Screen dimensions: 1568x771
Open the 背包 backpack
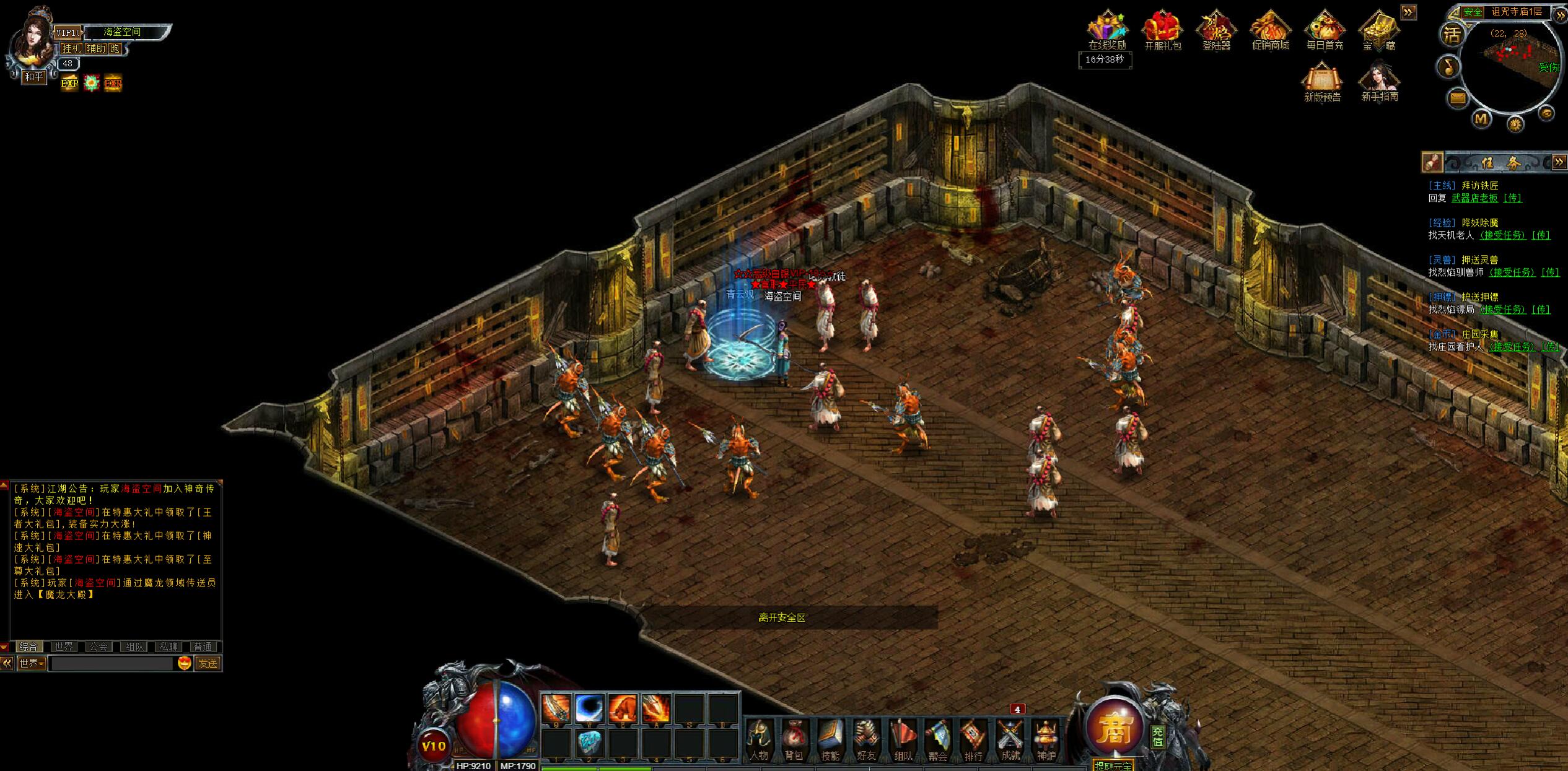coord(794,740)
